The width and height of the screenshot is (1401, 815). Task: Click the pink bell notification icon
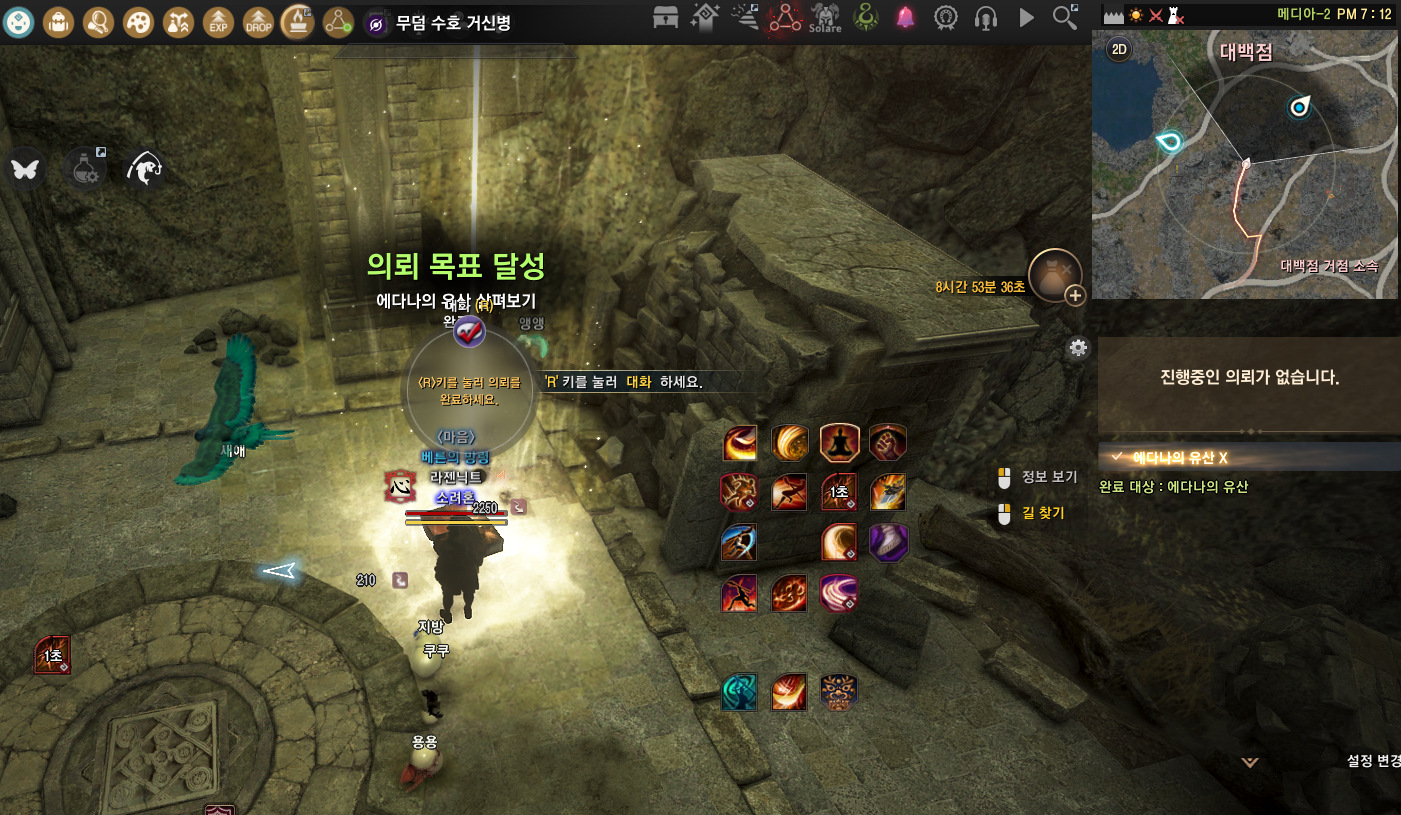tap(905, 17)
